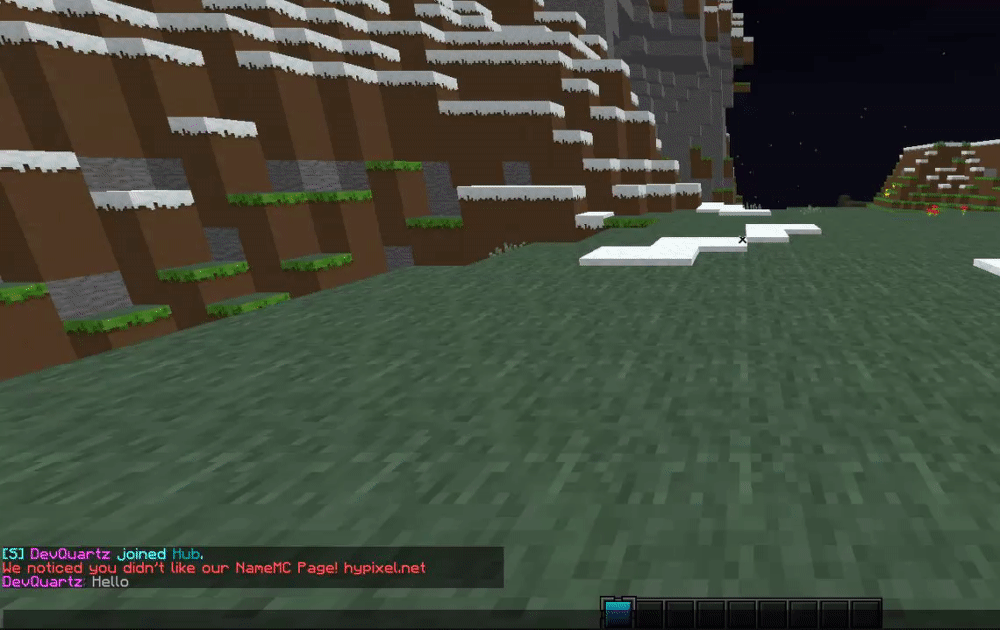The width and height of the screenshot is (1000, 630).
Task: Click DevQuartz's name in the Hello message
Action: pos(42,581)
